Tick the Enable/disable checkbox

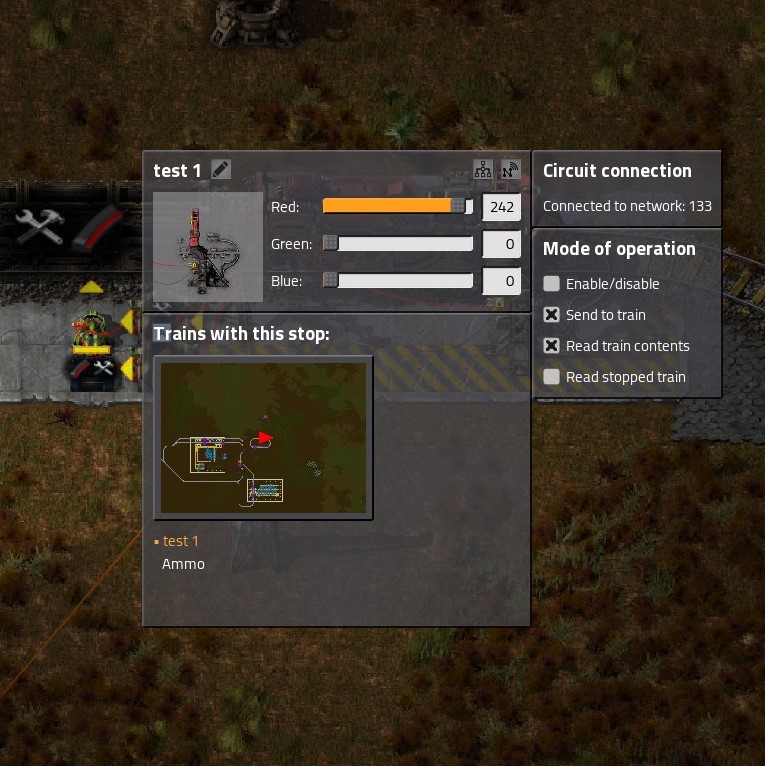coord(551,284)
